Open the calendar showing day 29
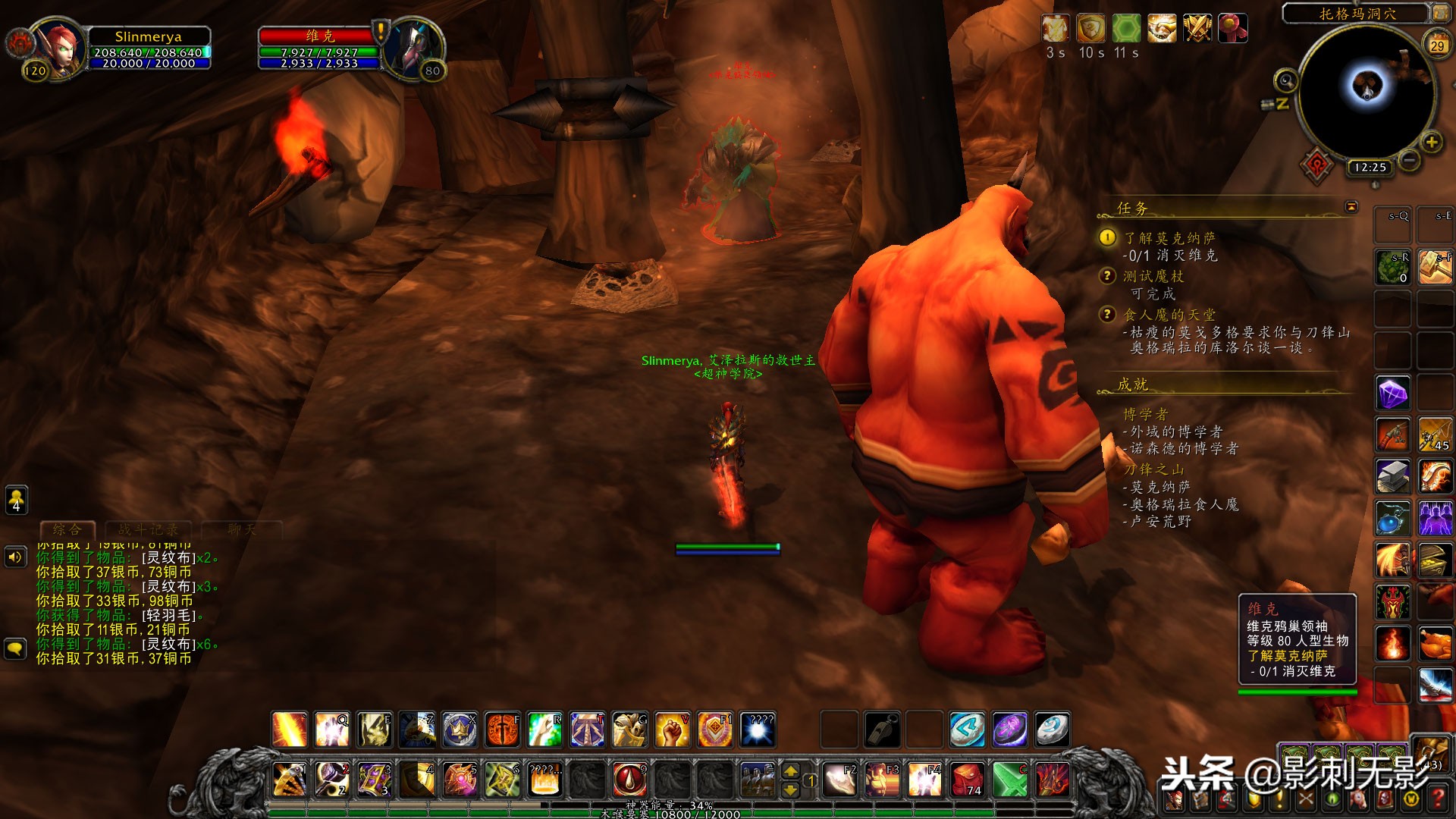1456x819 pixels. click(x=1437, y=45)
